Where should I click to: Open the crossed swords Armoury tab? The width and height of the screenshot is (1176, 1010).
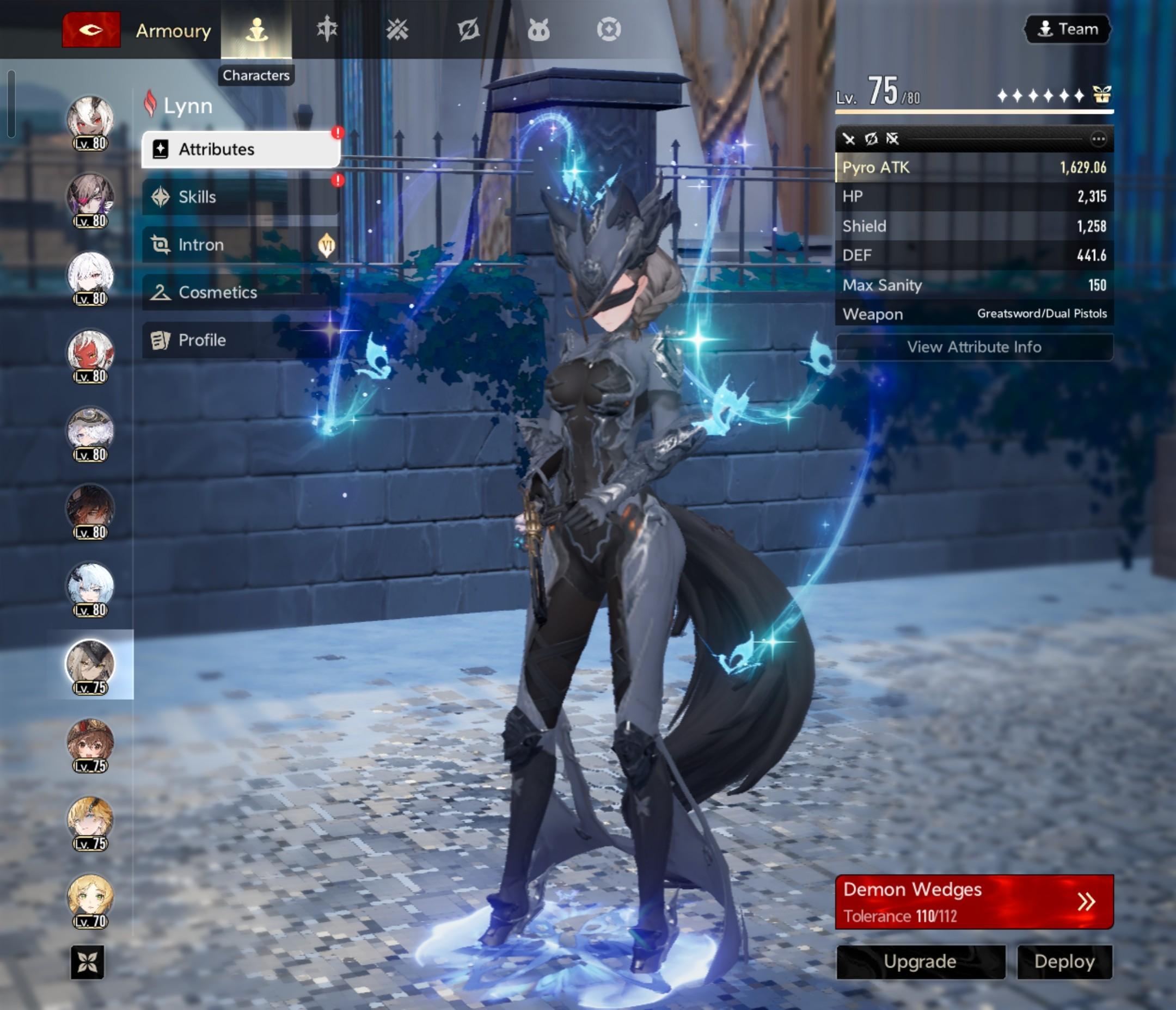397,29
